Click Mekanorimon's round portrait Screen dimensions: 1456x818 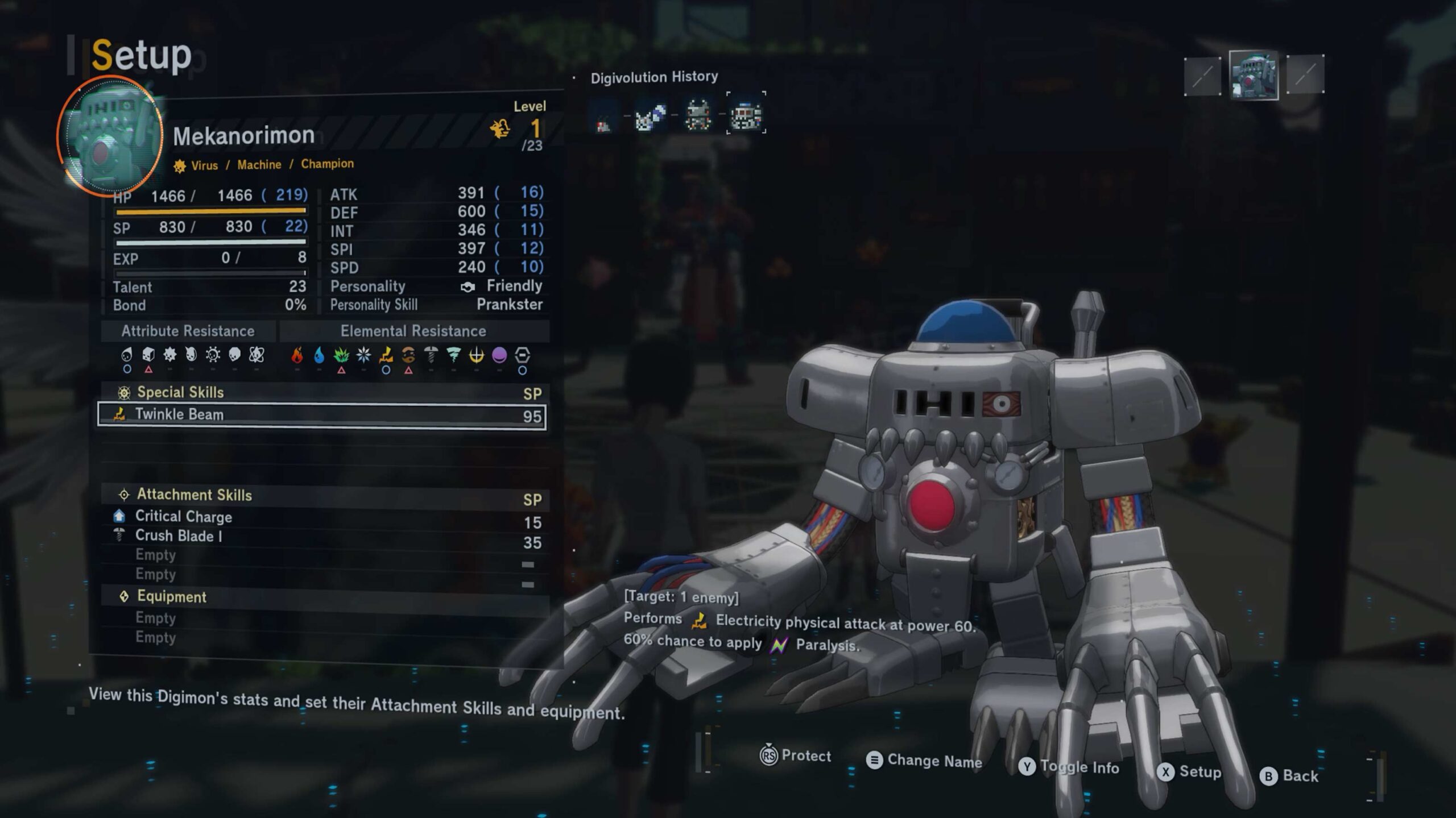[x=110, y=136]
